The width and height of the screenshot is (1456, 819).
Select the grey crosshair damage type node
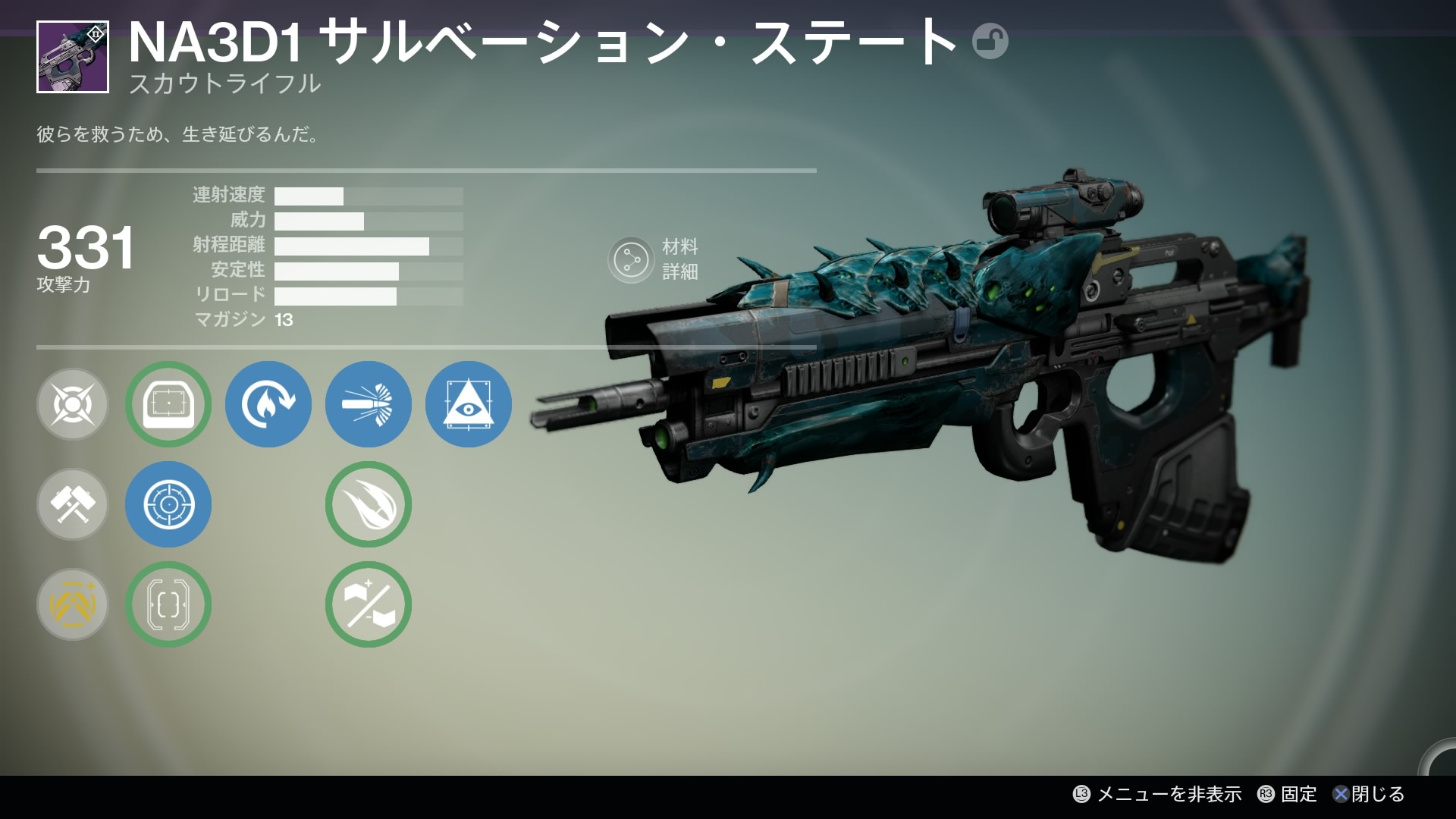tap(73, 404)
